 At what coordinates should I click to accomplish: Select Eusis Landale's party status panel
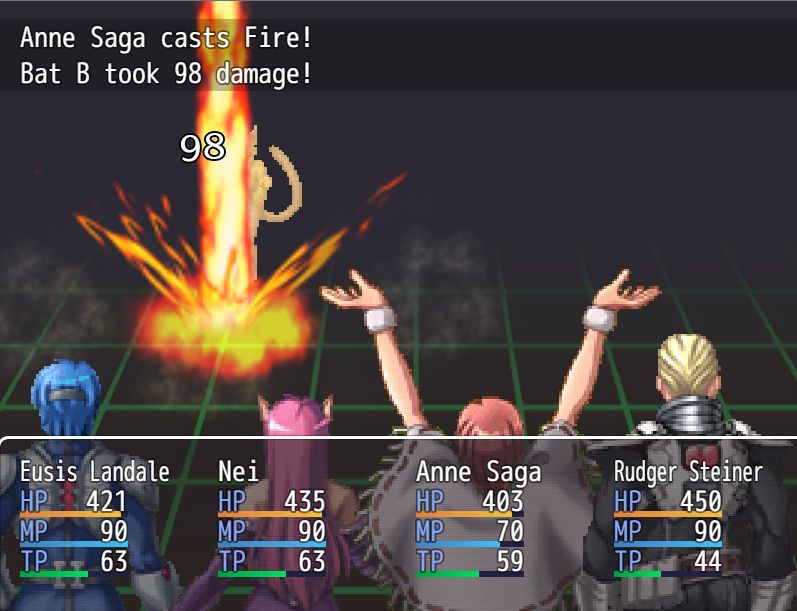95,516
